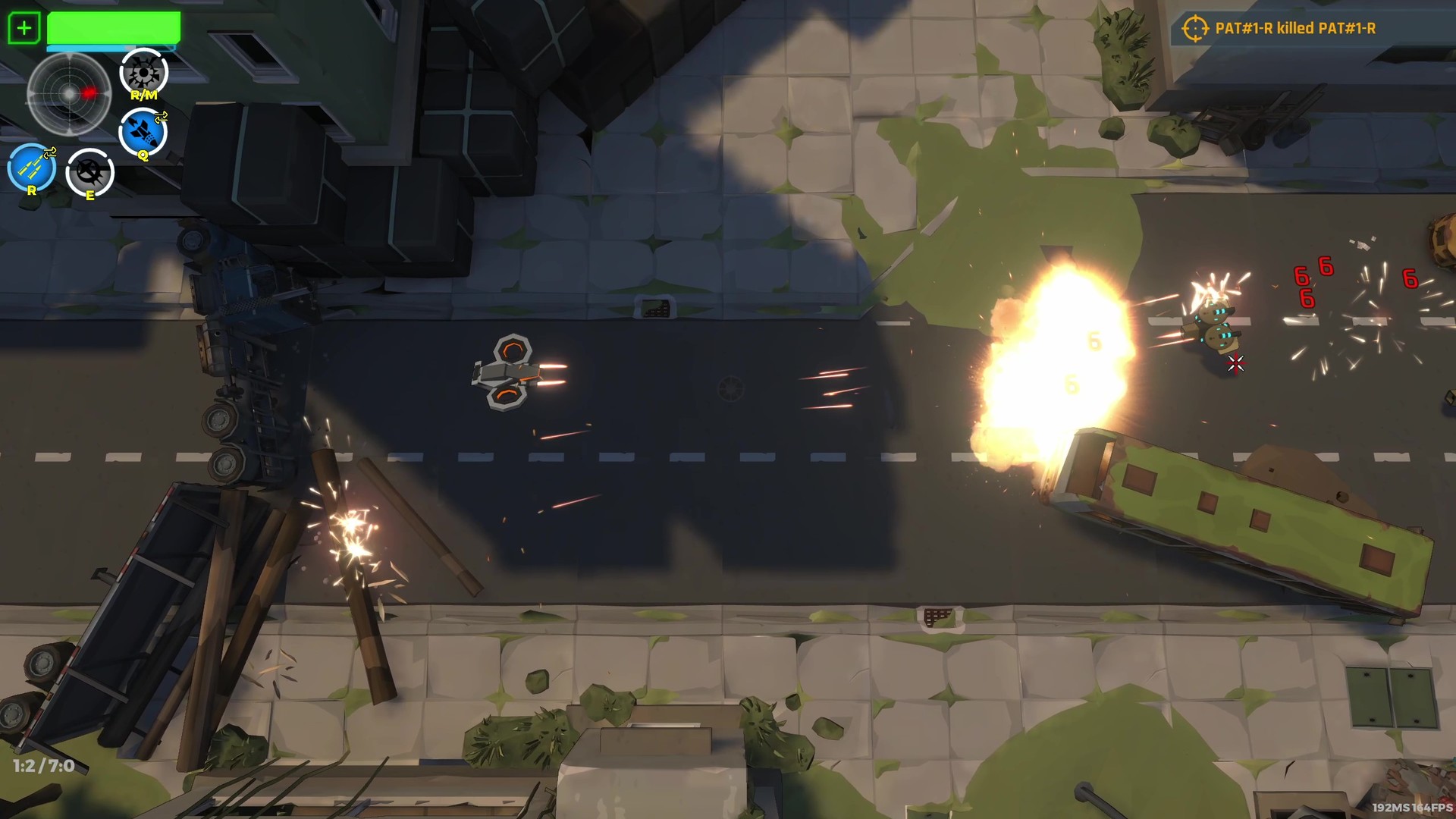The width and height of the screenshot is (1456, 819).
Task: Click the swap arrows on the R ability
Action: 50,153
